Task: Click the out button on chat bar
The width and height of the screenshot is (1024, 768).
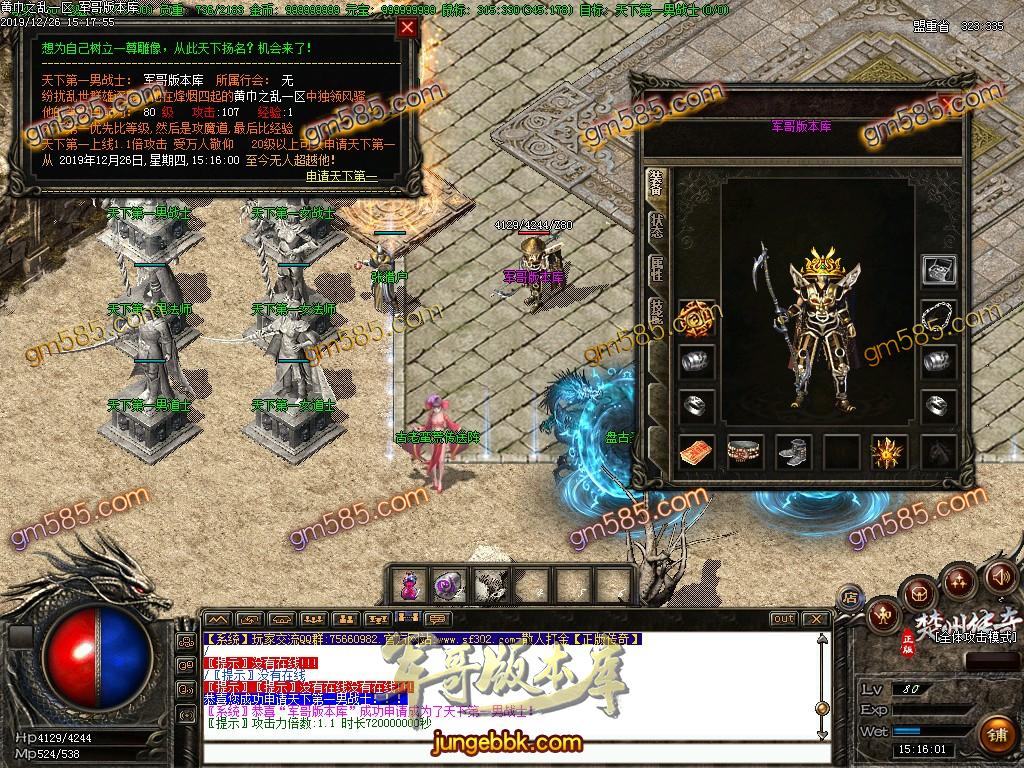Action: click(x=783, y=619)
